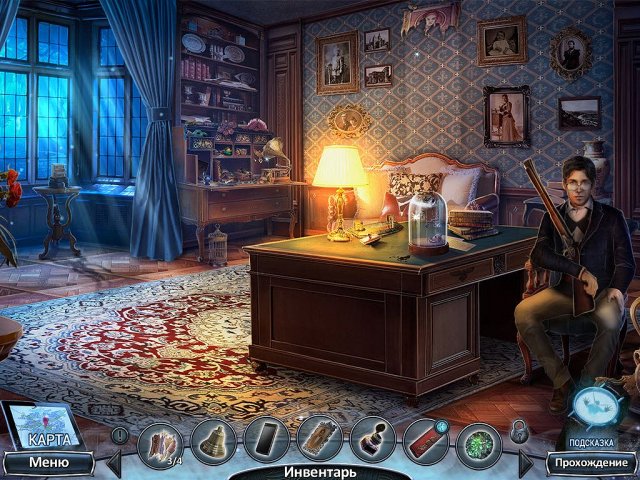Pick the black rectangular tablet item
Image resolution: width=640 pixels, height=480 pixels.
click(x=266, y=440)
